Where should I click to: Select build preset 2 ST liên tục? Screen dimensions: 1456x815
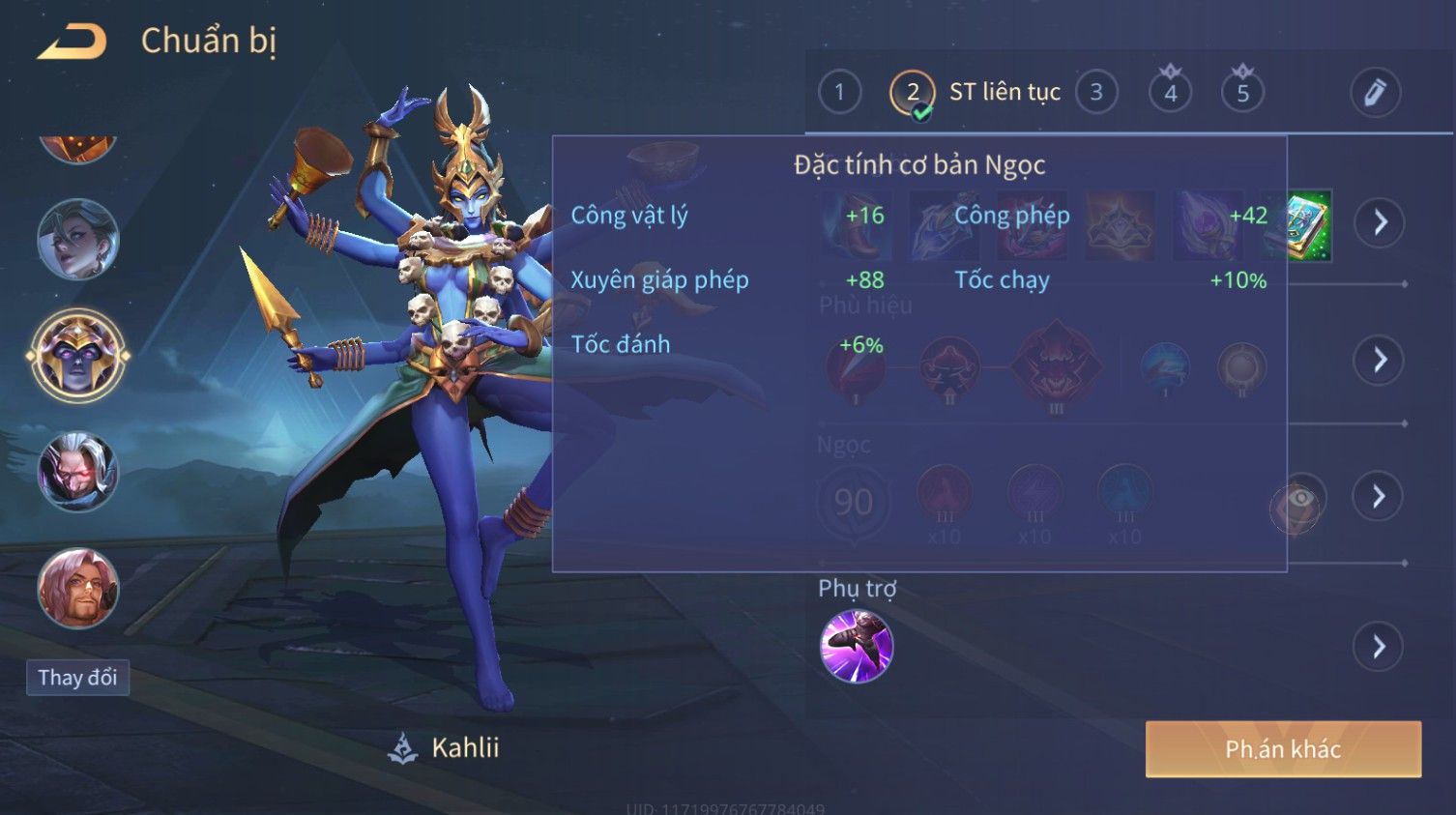pyautogui.click(x=913, y=93)
